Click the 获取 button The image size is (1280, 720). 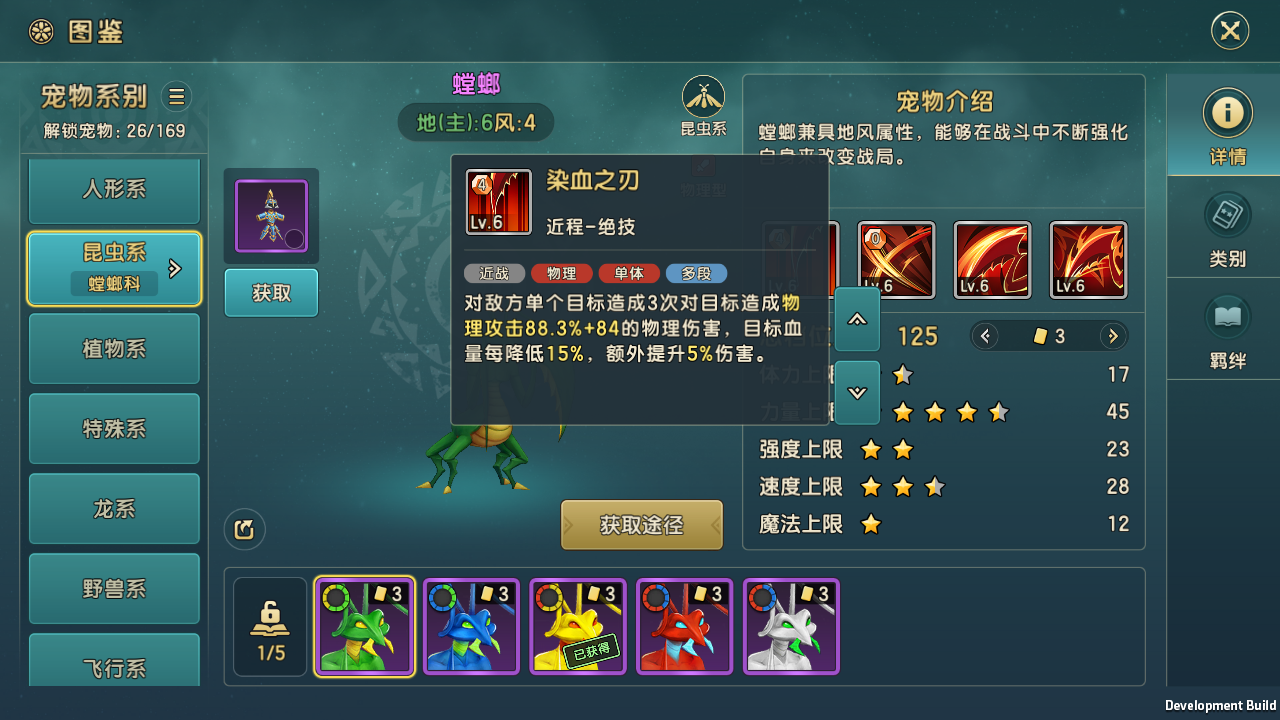(271, 293)
